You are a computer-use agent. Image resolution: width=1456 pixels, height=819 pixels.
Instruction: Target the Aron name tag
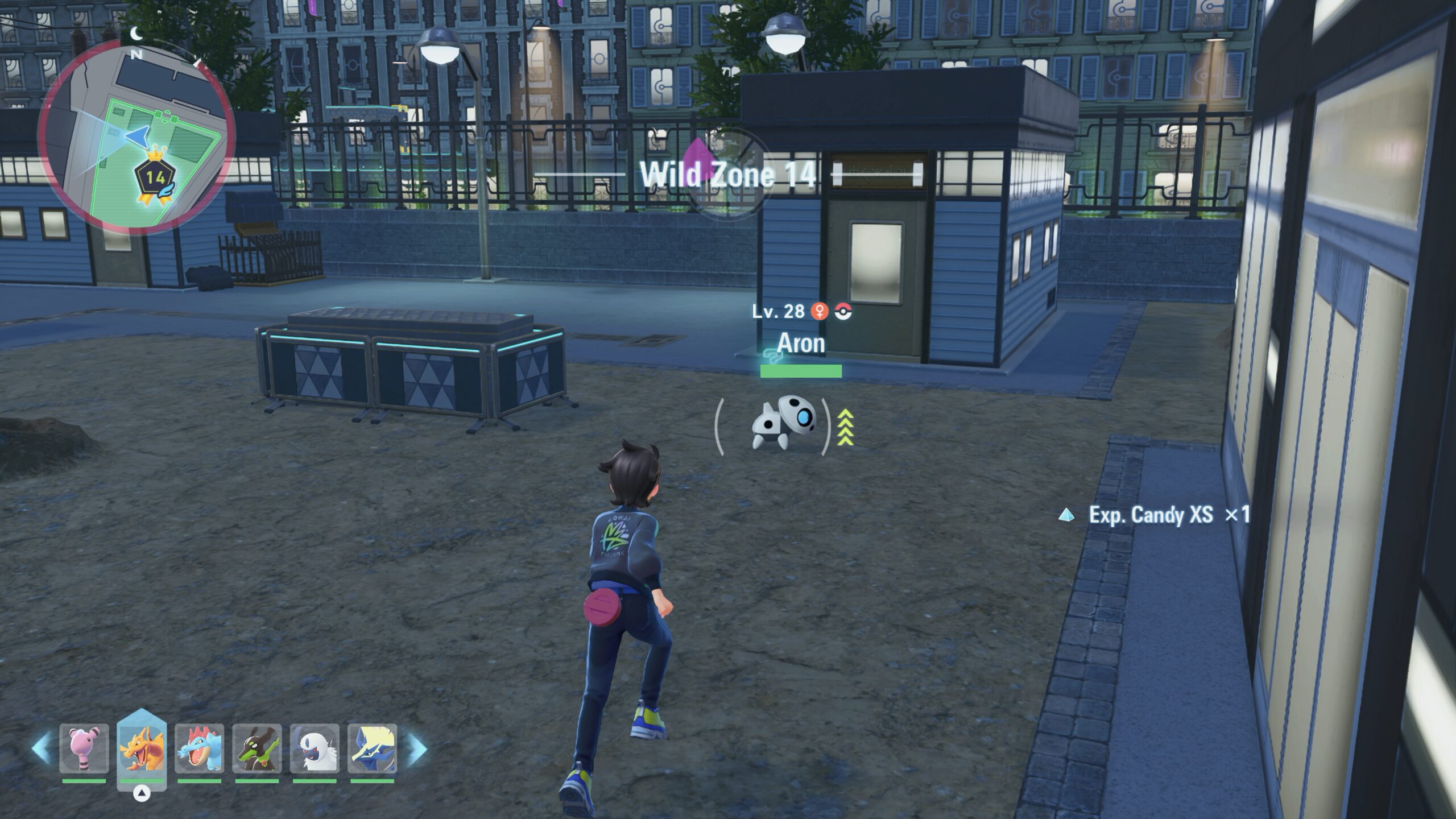point(801,343)
